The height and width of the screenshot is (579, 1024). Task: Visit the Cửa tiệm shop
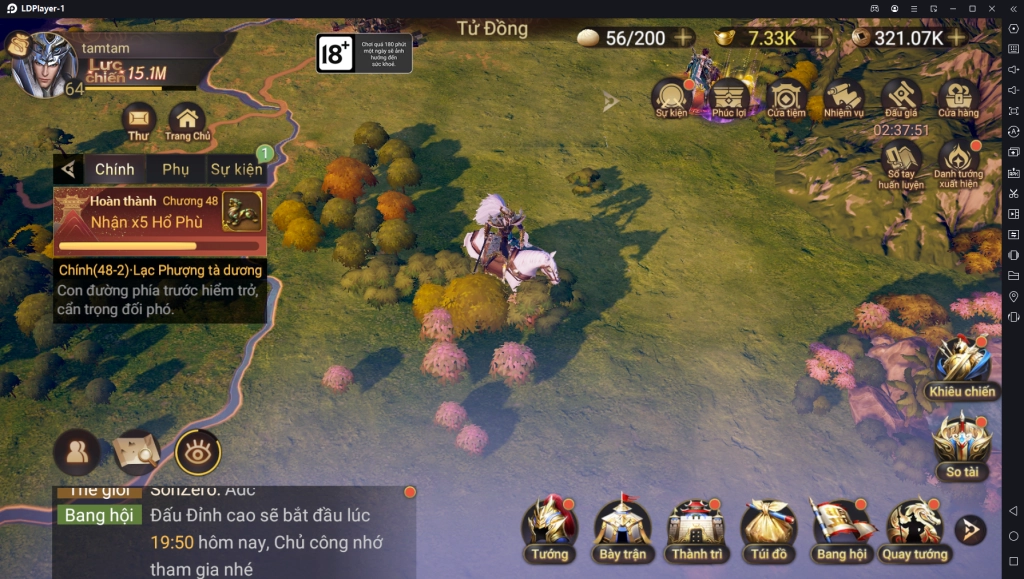pyautogui.click(x=787, y=98)
